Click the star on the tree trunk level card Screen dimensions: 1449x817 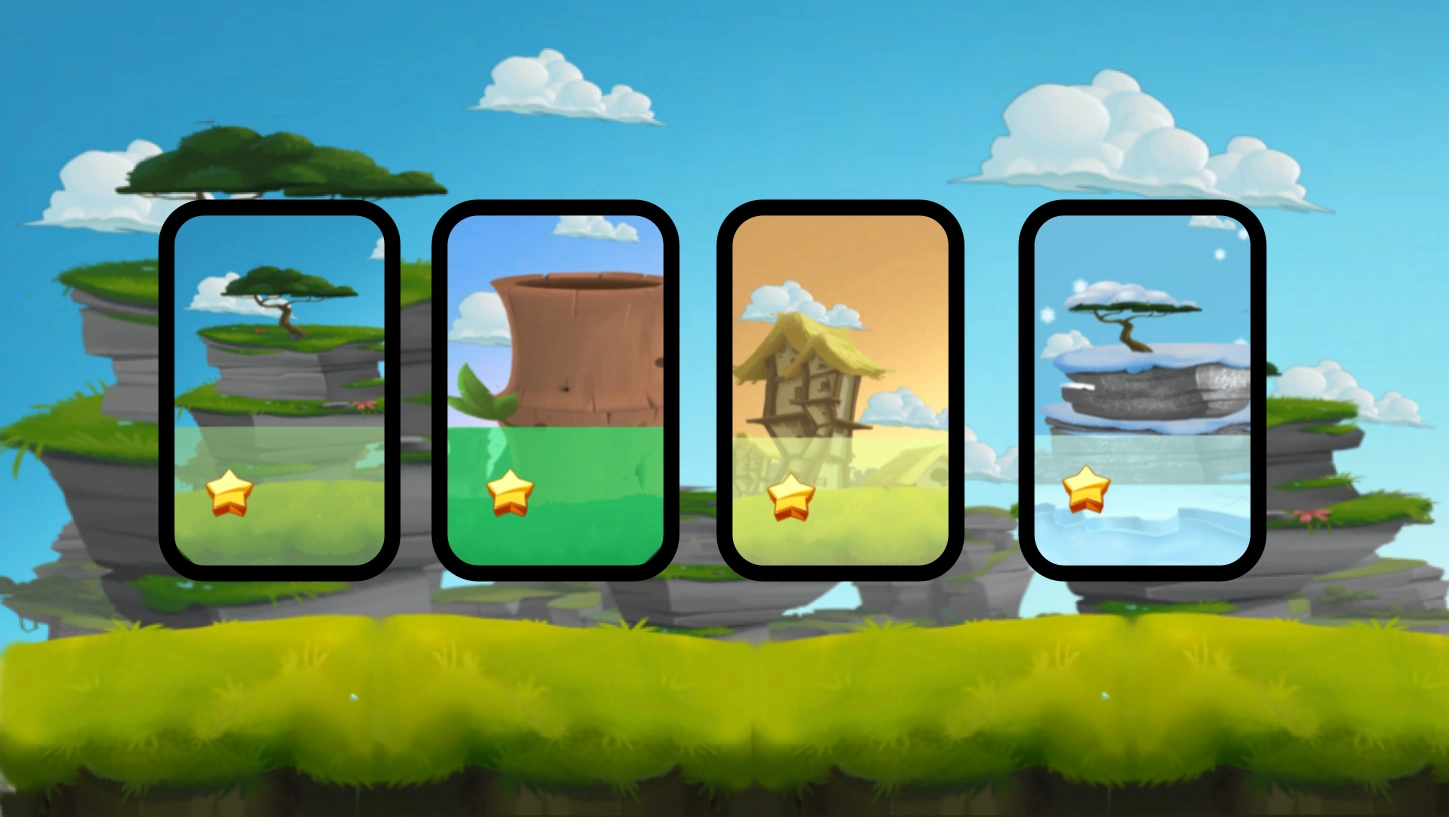click(x=512, y=493)
